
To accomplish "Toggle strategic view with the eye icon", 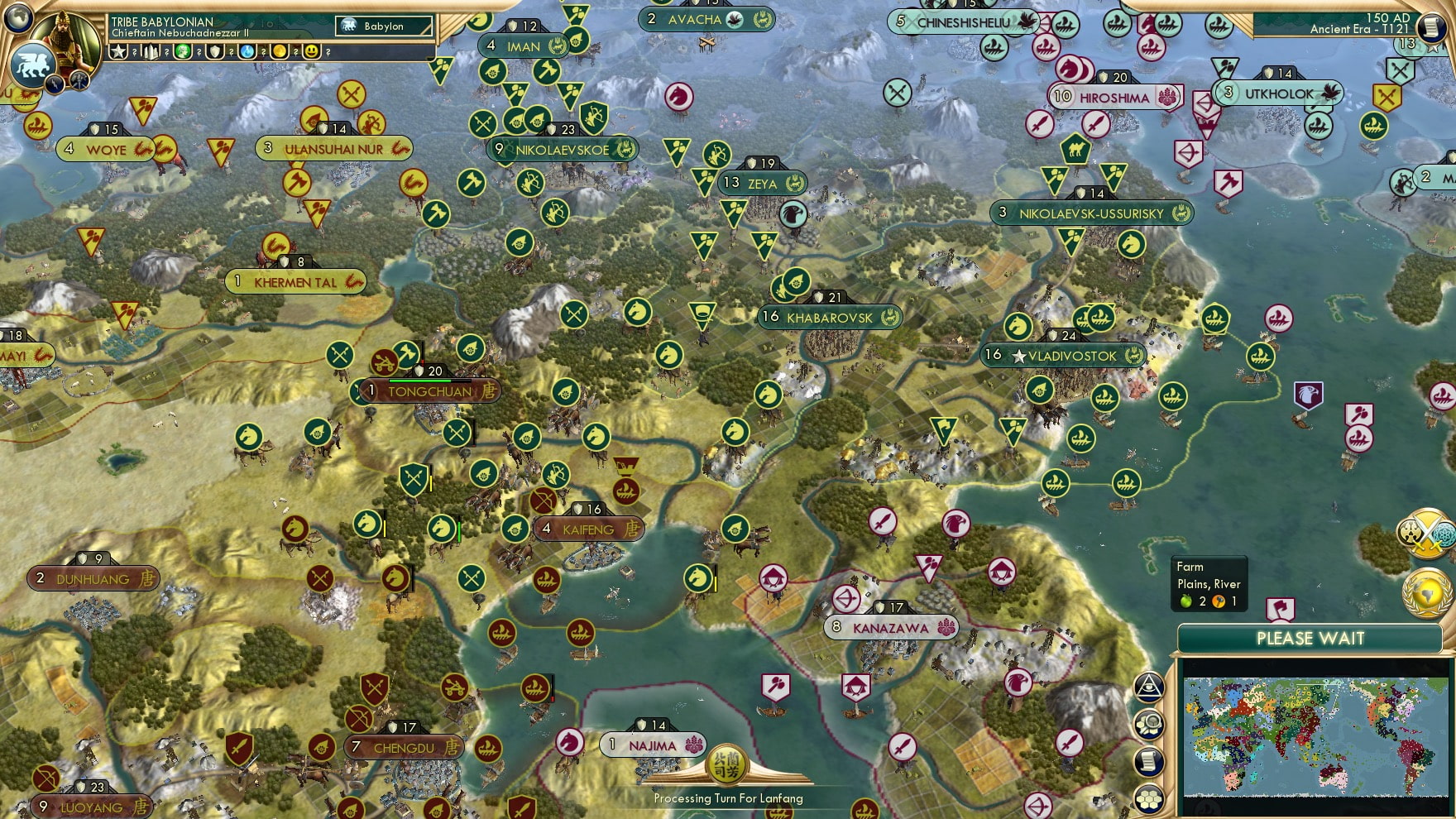I will point(1148,687).
